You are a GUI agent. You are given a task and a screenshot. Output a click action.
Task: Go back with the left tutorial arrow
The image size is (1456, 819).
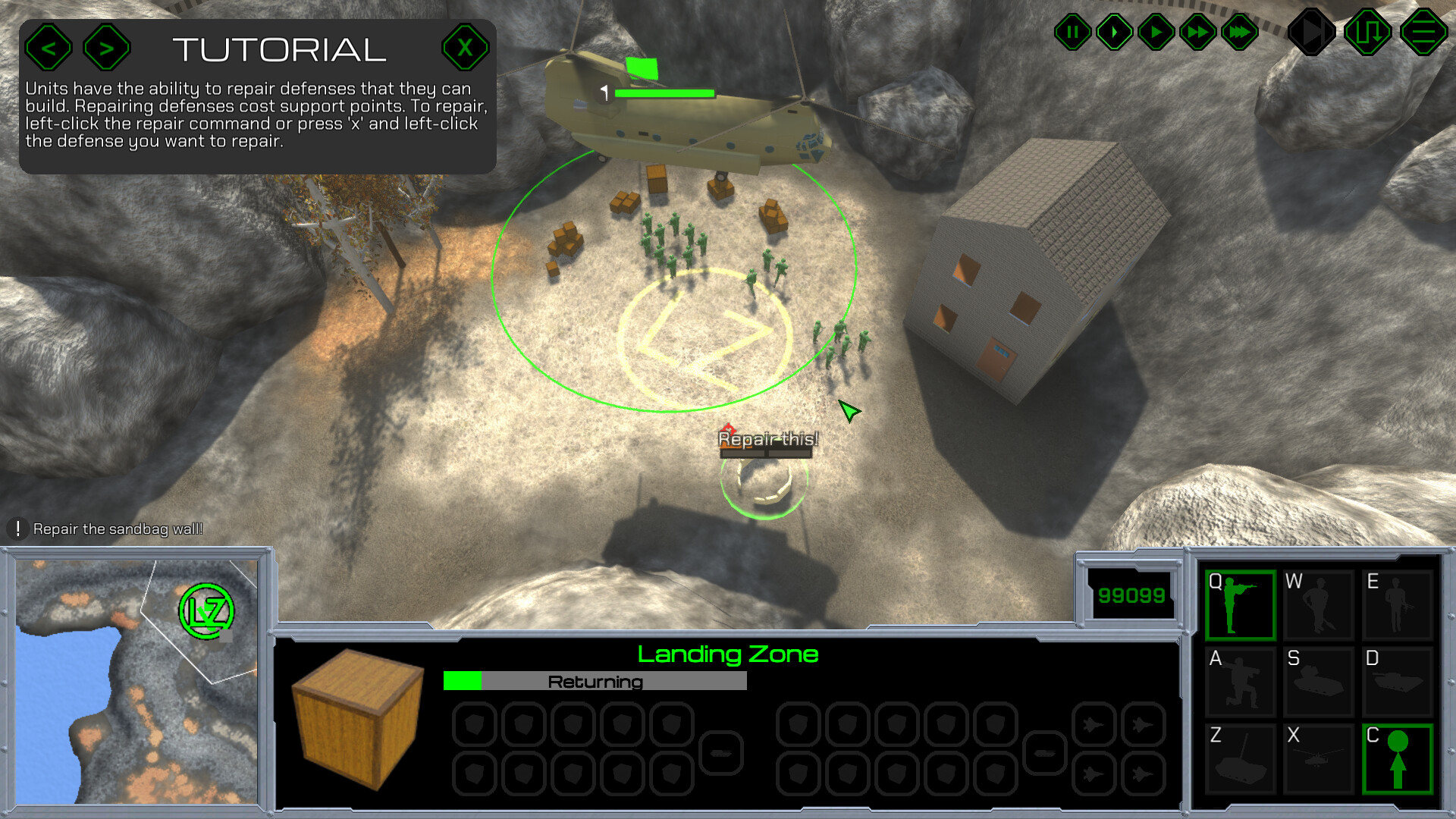(49, 47)
